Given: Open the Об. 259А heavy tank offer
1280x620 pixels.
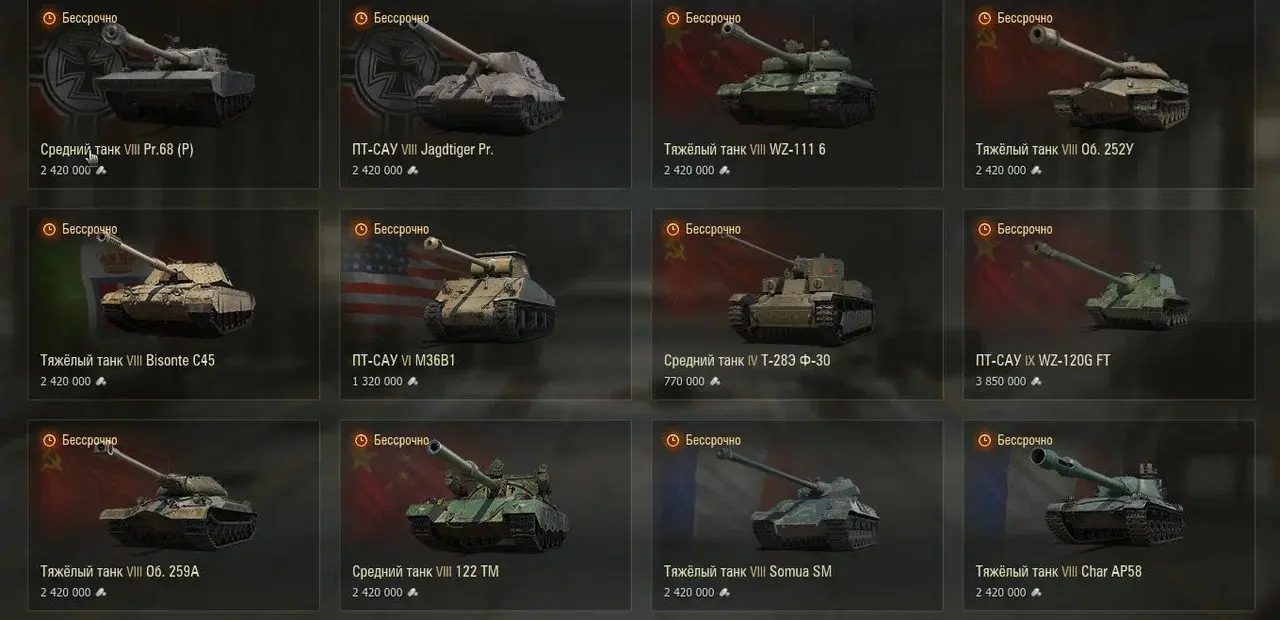Looking at the screenshot, I should click(x=174, y=515).
